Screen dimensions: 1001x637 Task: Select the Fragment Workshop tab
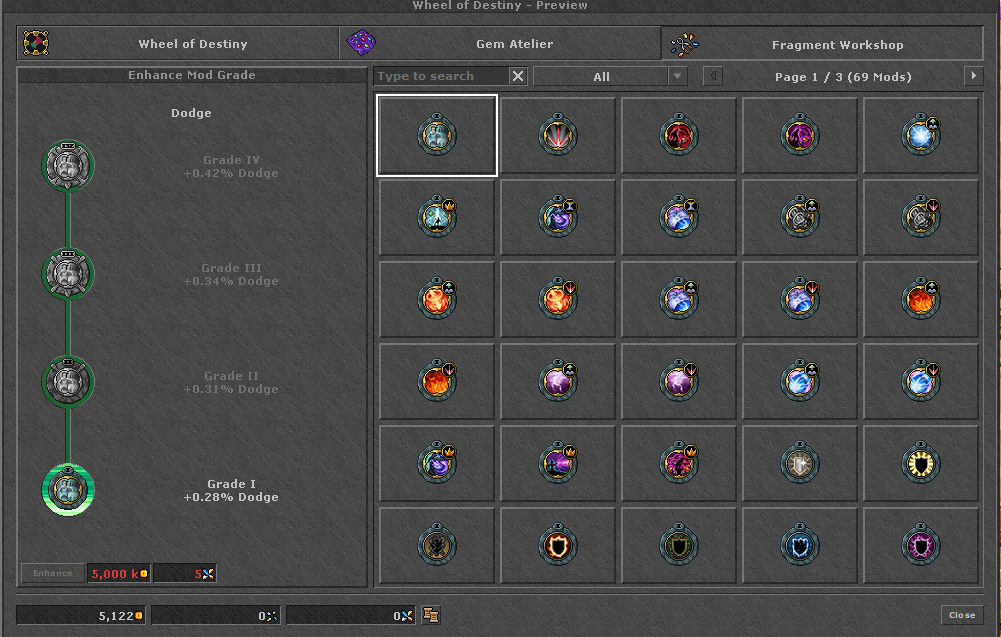coord(822,44)
